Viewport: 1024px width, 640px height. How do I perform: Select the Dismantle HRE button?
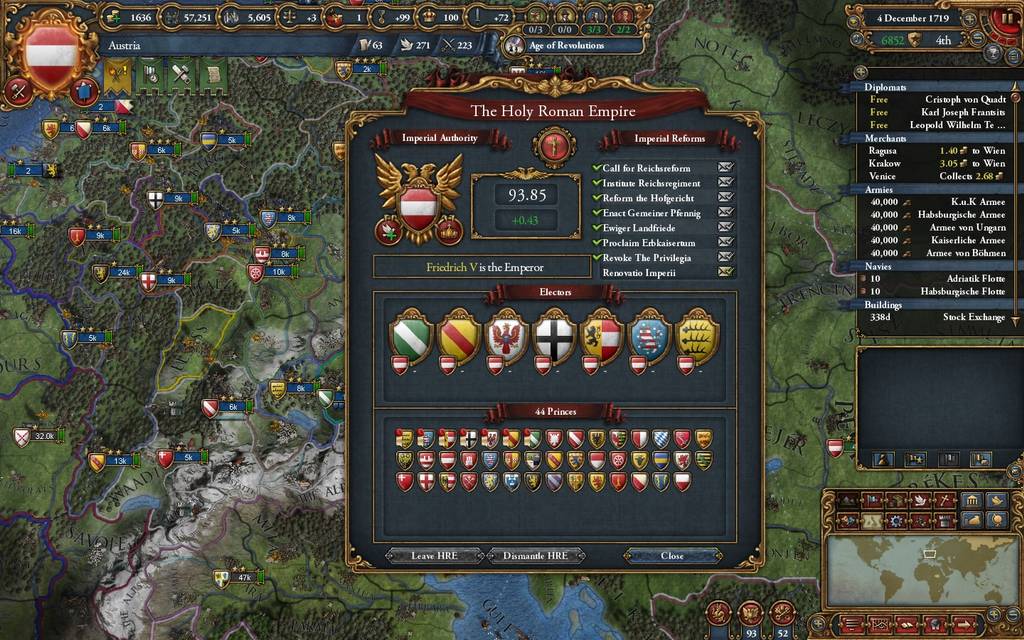pos(536,556)
